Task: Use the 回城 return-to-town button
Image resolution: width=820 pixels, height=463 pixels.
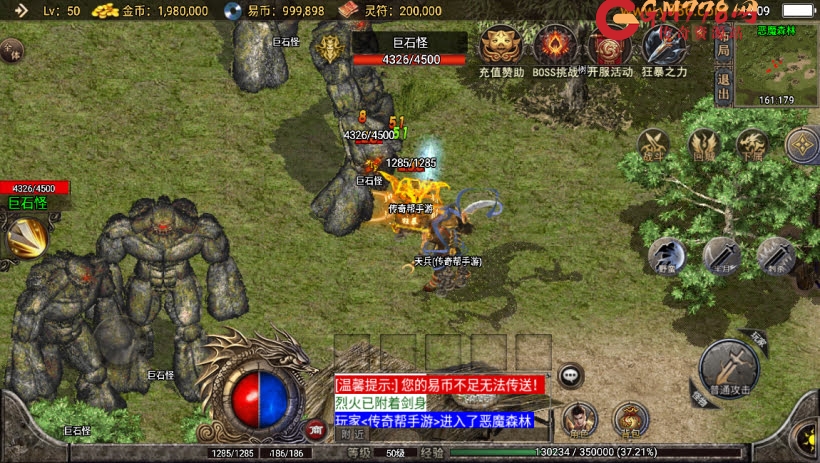Action: coord(704,146)
